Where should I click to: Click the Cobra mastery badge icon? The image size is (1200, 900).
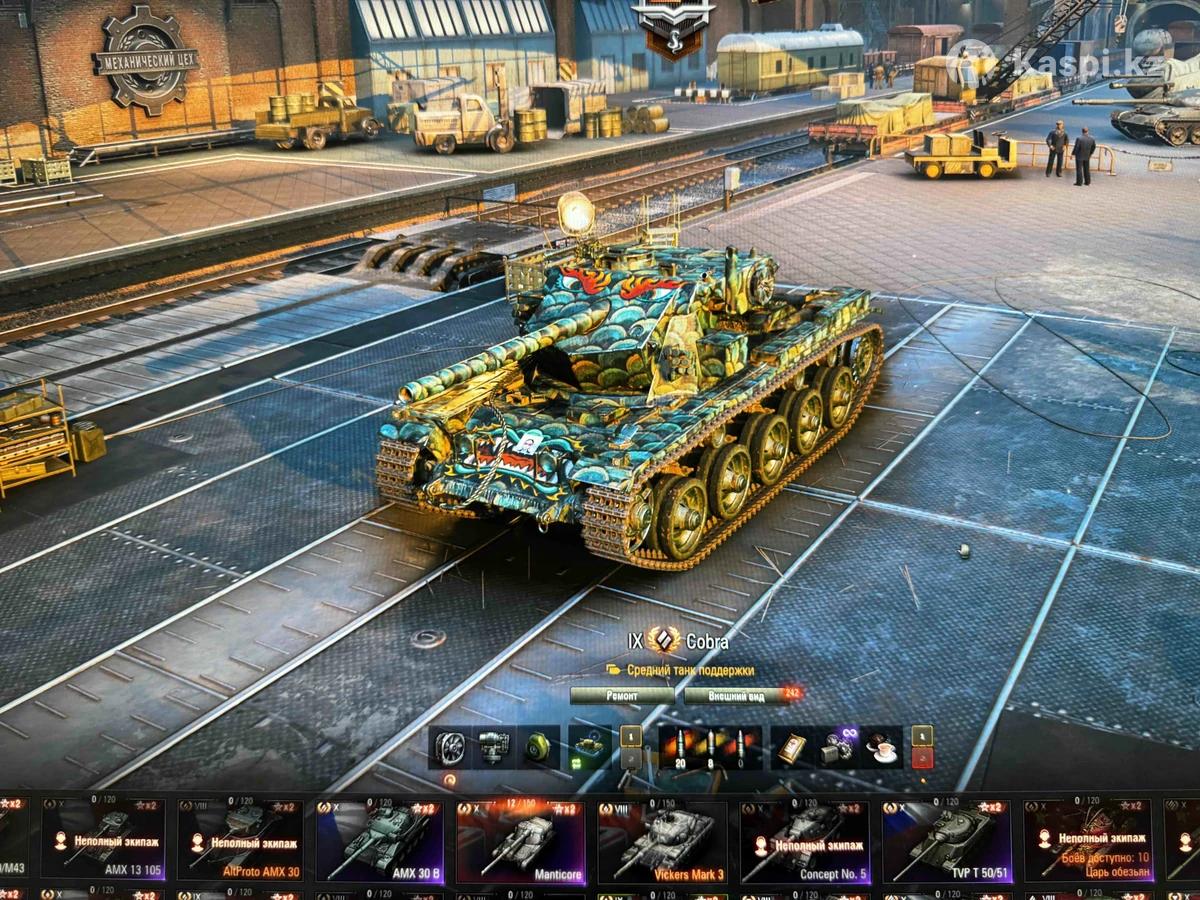663,641
